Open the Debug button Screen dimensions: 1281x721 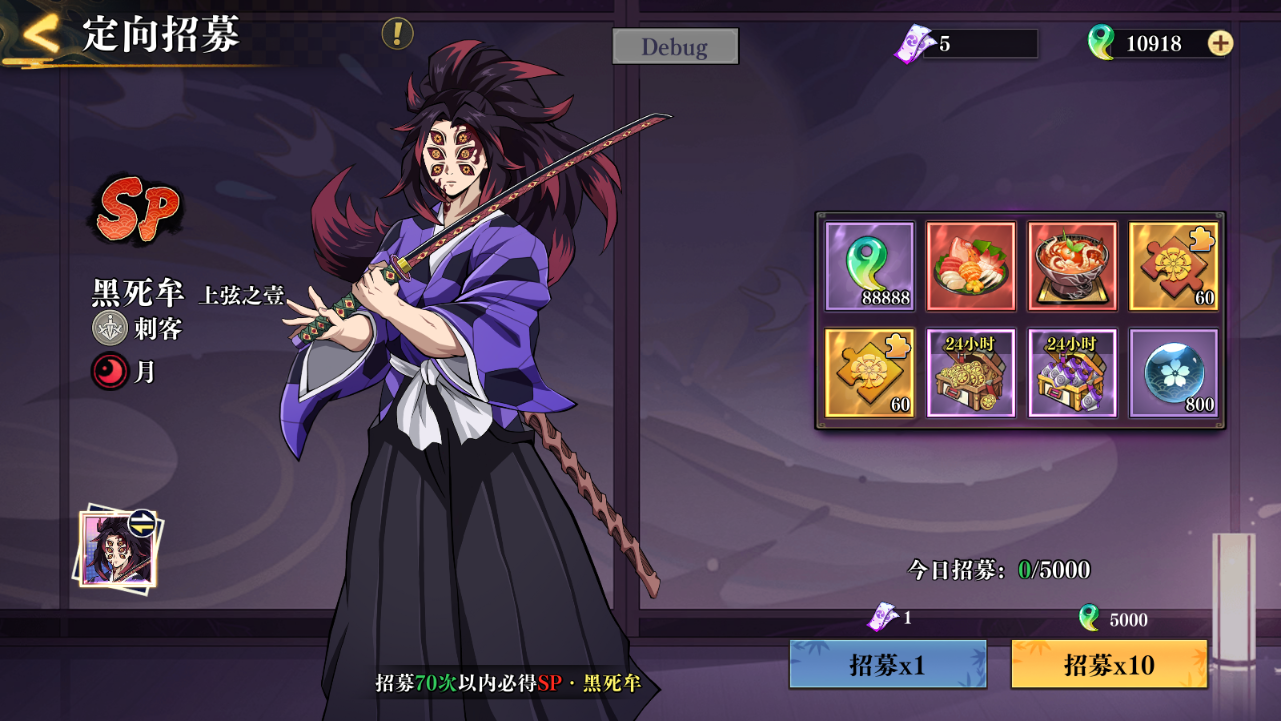pos(675,47)
